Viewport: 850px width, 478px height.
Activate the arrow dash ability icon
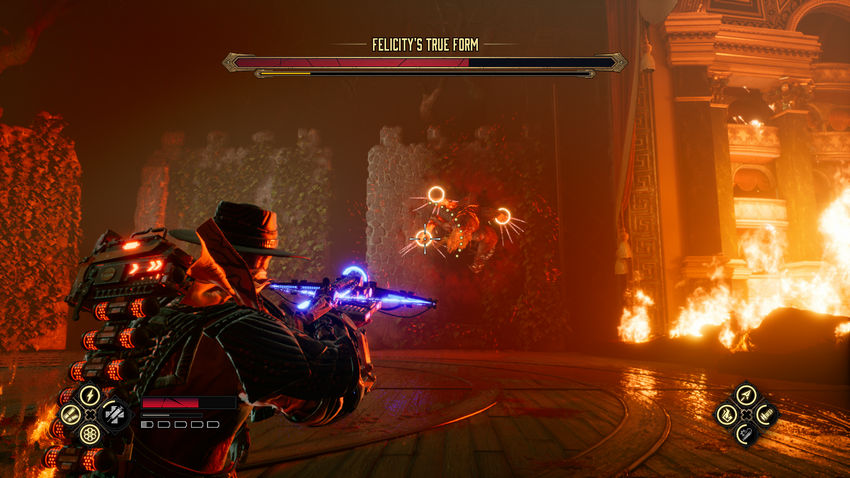[x=745, y=394]
